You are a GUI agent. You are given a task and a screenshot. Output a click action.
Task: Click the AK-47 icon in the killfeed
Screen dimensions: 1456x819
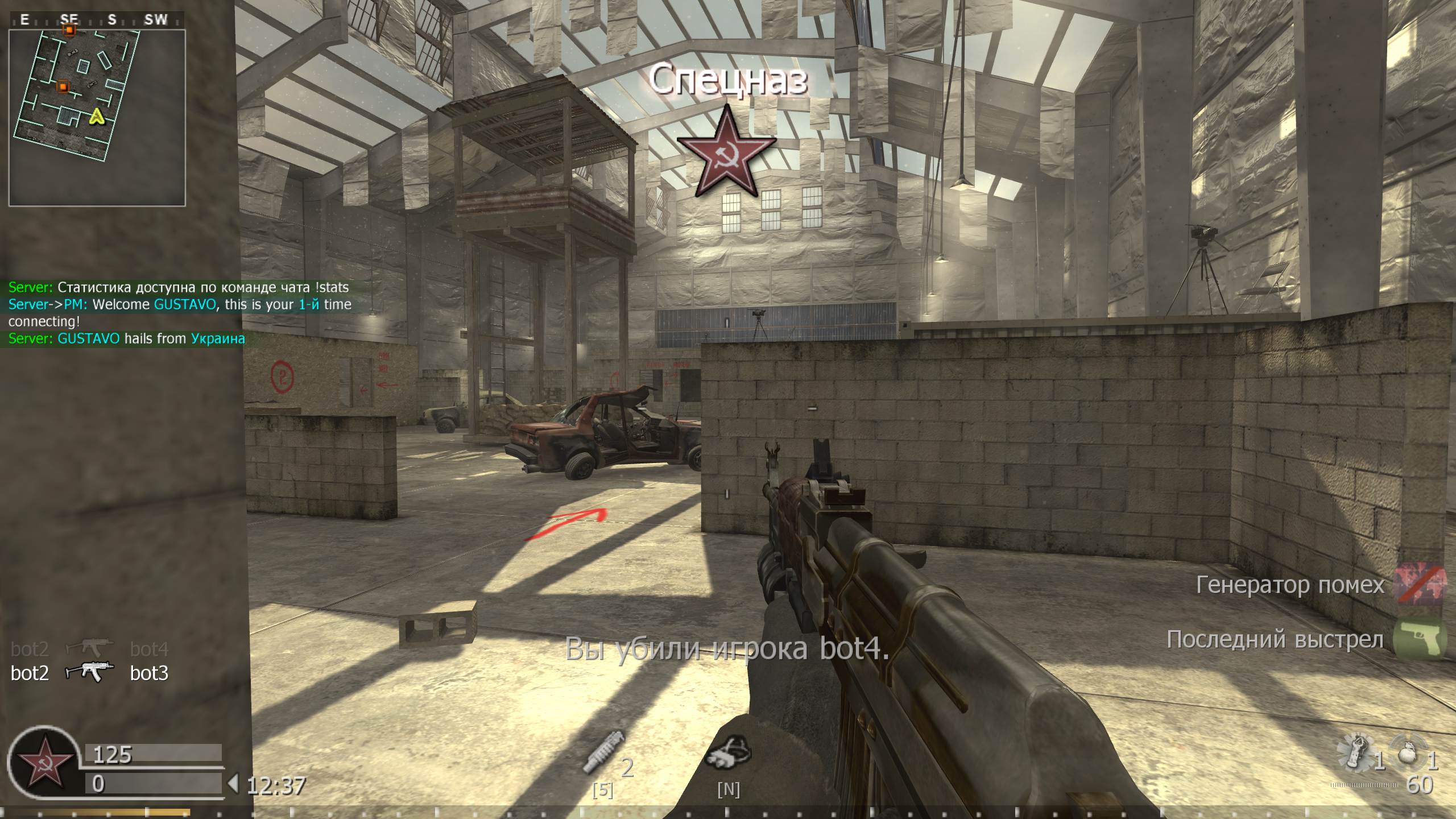[91, 672]
